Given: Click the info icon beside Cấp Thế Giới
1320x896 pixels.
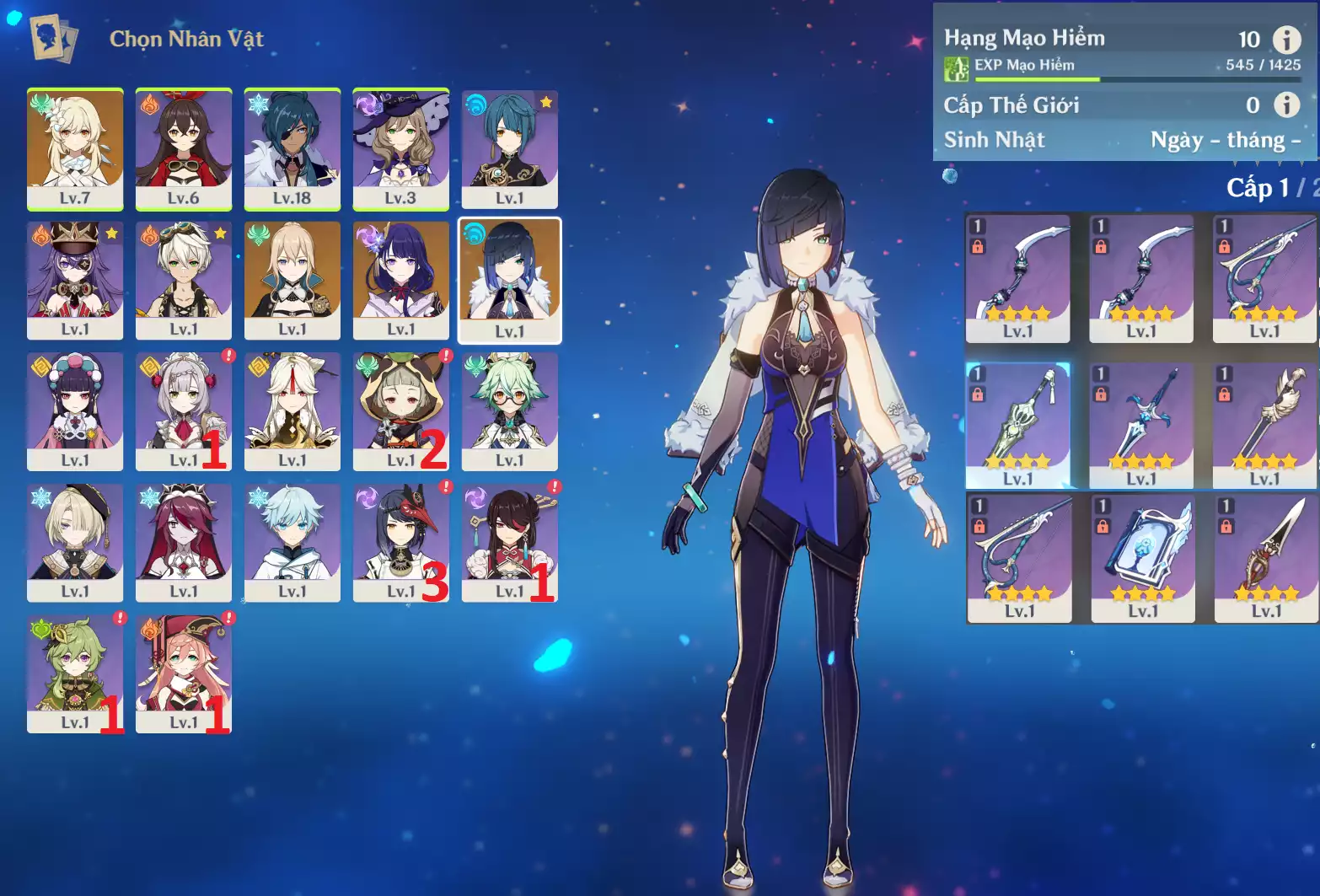Looking at the screenshot, I should point(1287,105).
